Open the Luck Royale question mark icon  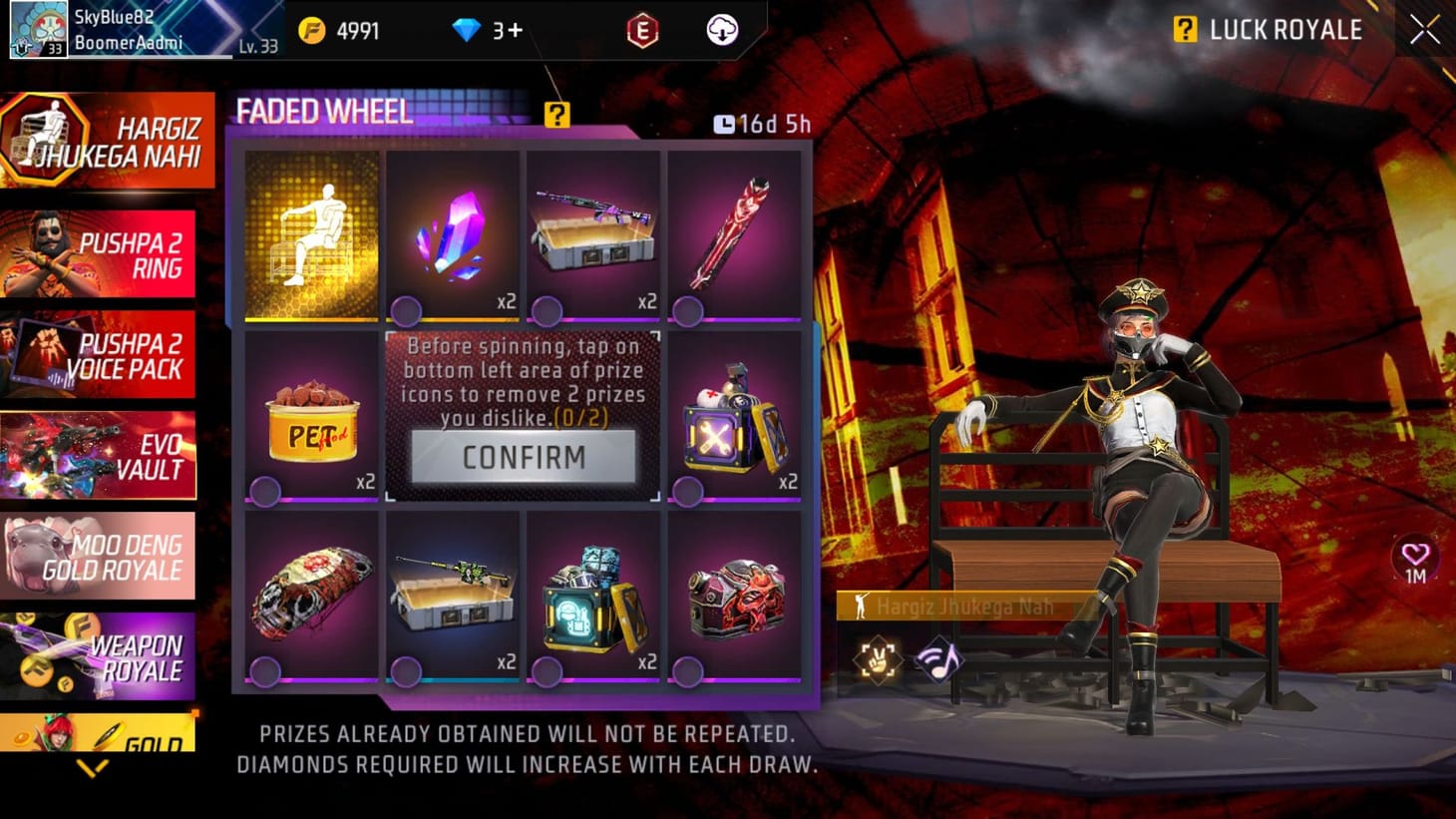tap(1186, 30)
